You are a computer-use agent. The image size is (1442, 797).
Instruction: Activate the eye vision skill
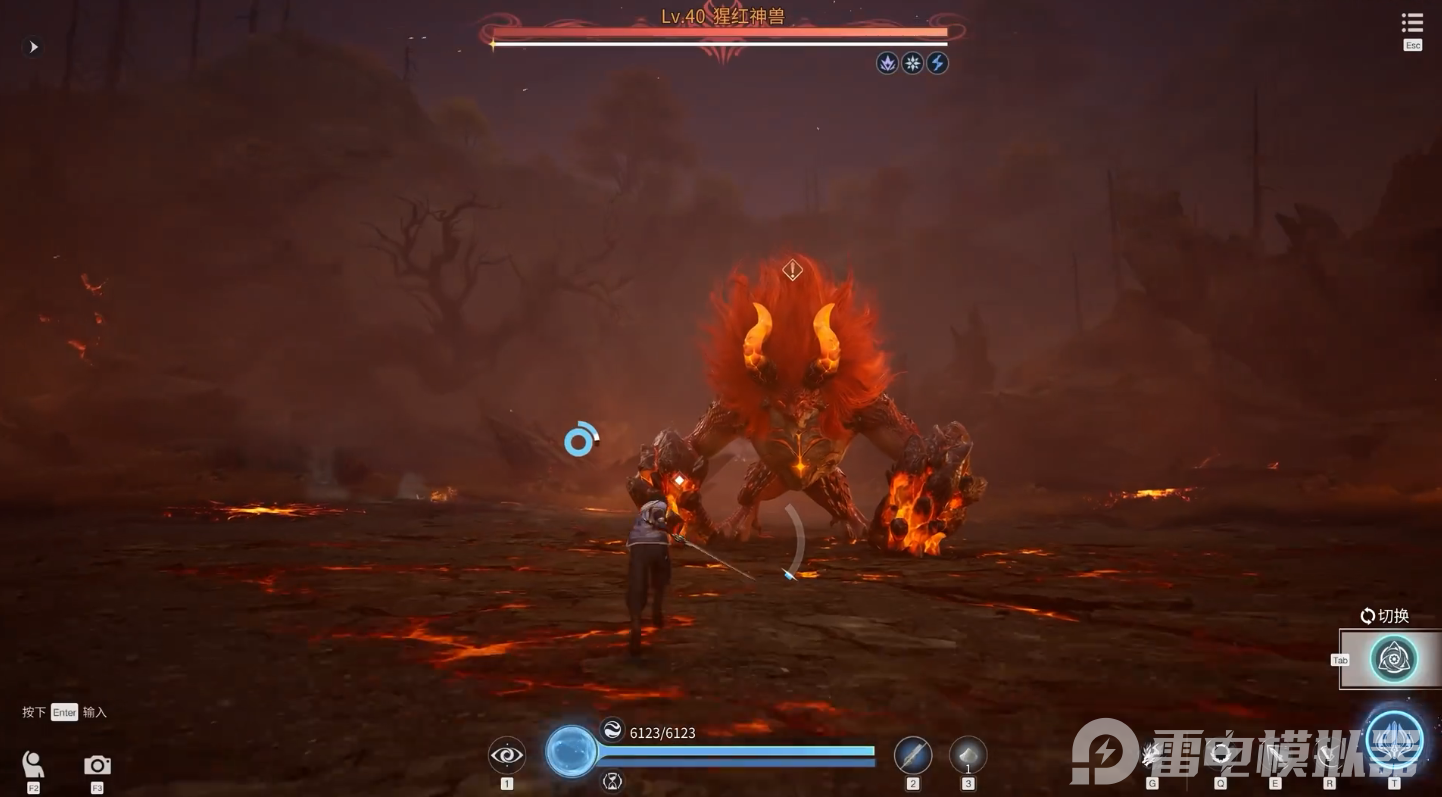(507, 755)
